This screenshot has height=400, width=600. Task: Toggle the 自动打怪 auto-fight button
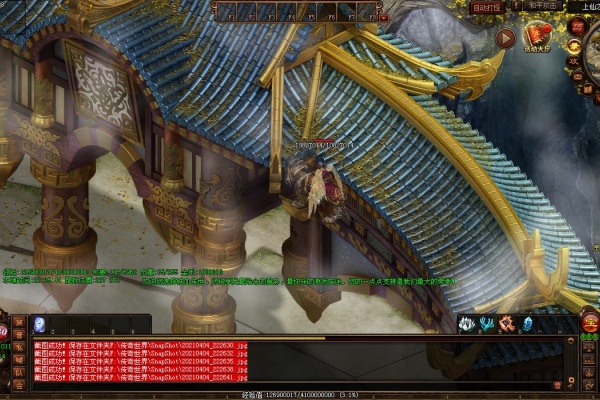point(489,6)
